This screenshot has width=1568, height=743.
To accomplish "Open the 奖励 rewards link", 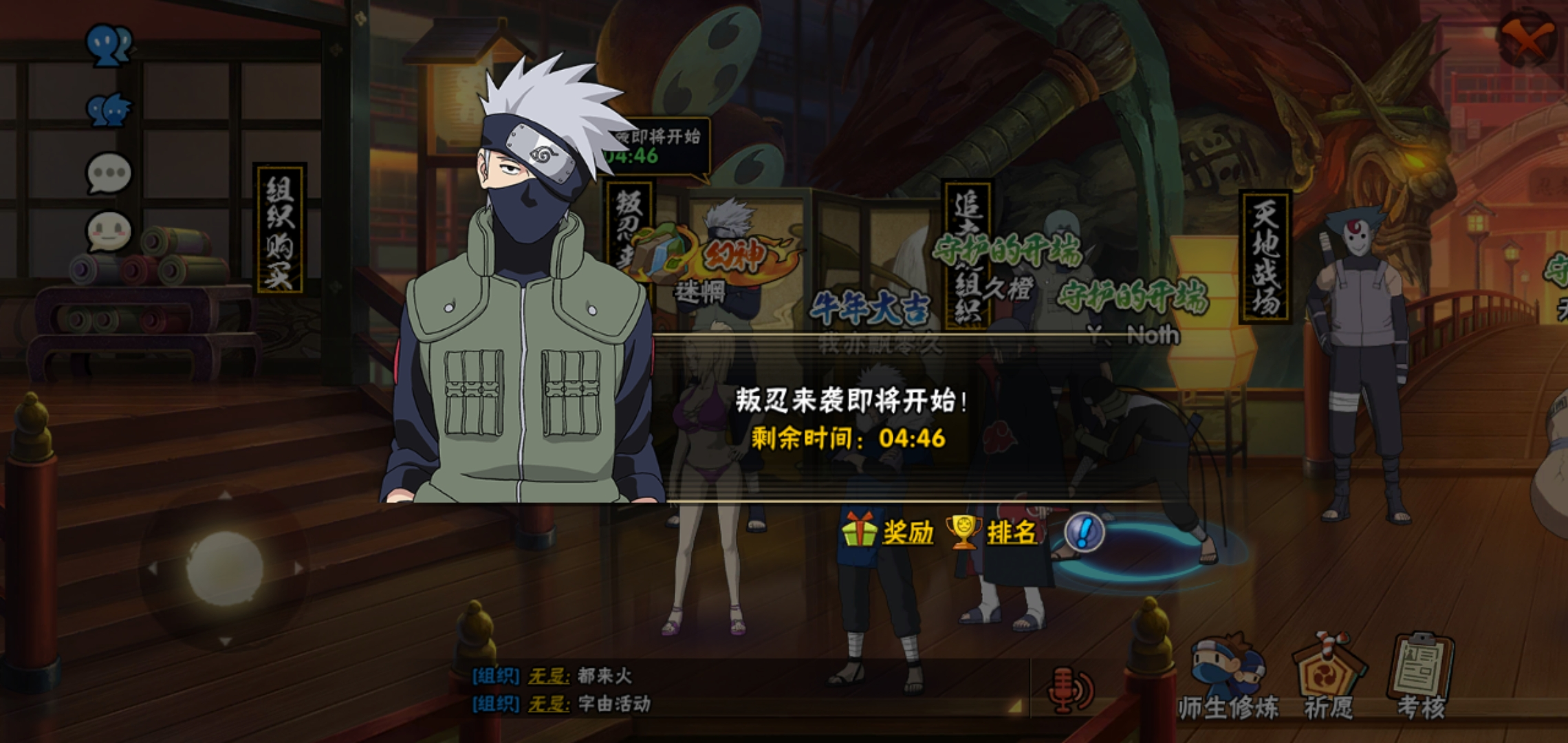I will 906,532.
